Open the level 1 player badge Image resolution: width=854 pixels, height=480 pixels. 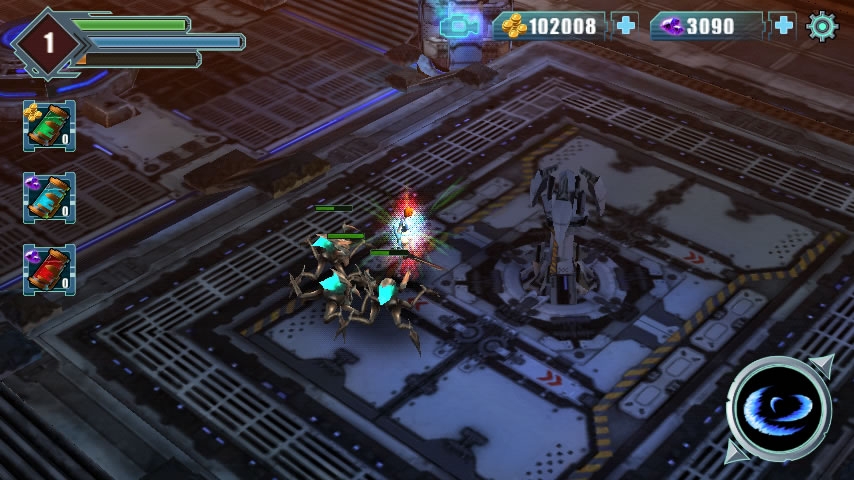[x=47, y=42]
